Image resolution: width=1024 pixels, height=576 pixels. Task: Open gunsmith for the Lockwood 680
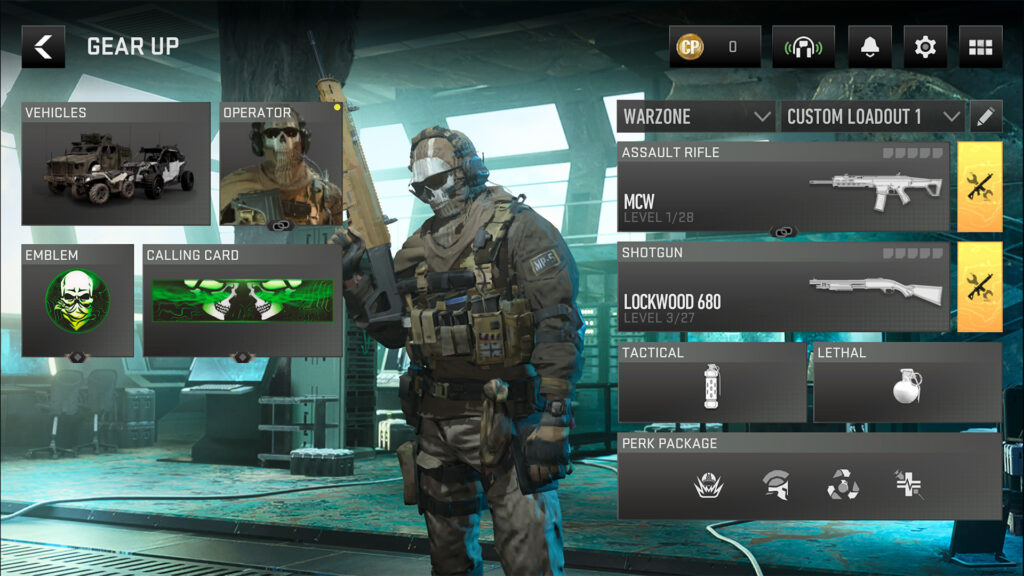click(x=980, y=287)
